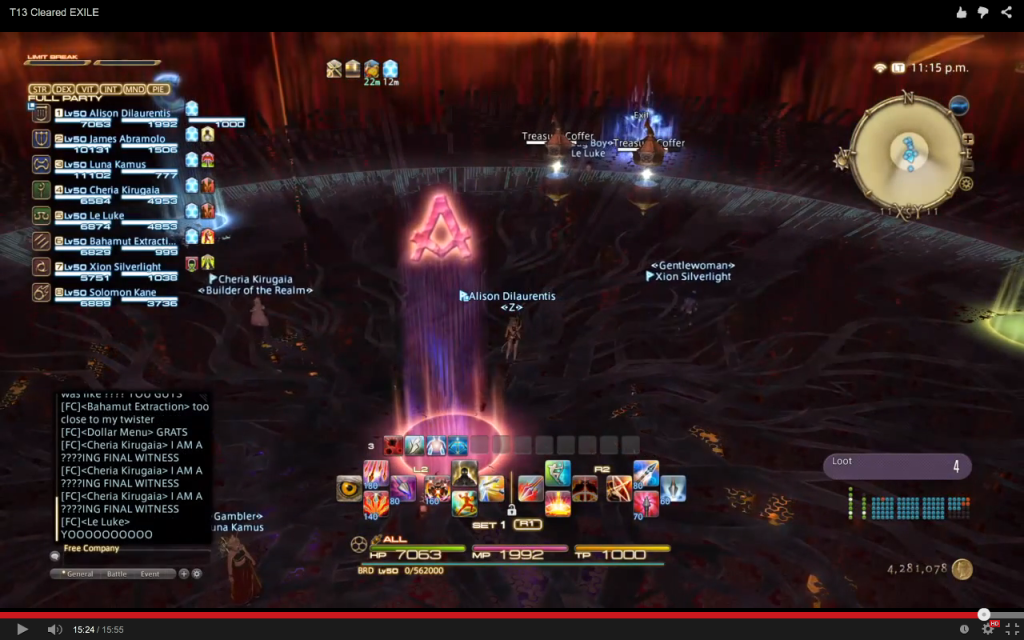Play the video with the play button
Screen dimensions: 1024x640
22,629
